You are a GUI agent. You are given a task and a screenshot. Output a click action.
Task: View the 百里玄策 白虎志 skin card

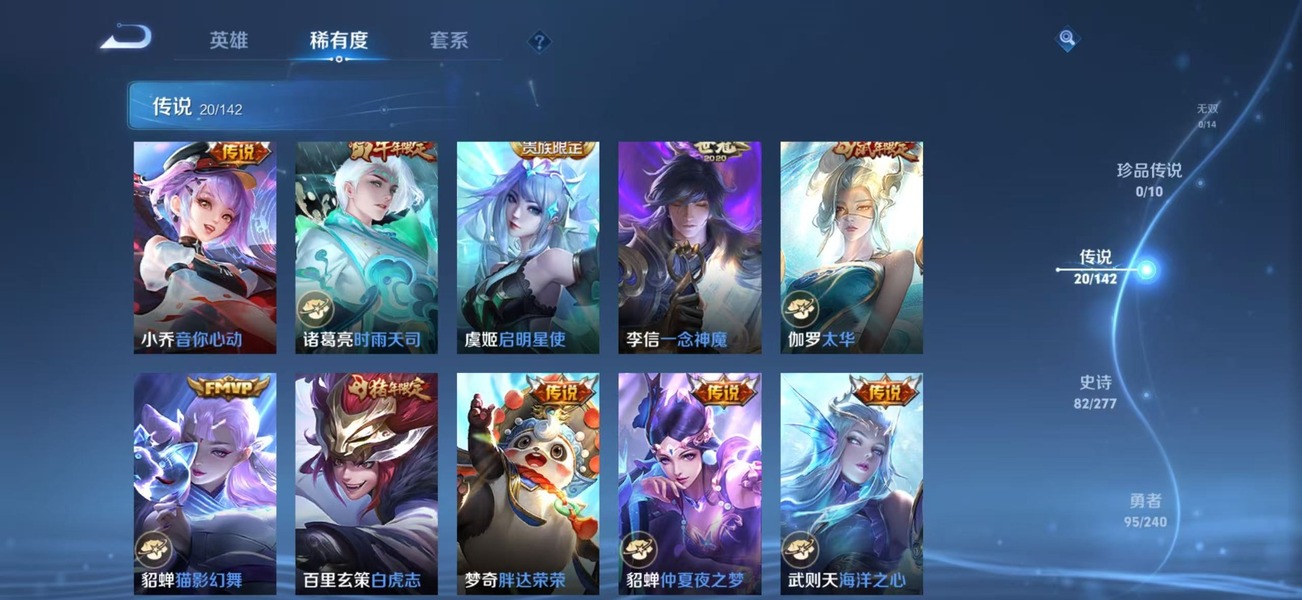(x=367, y=483)
